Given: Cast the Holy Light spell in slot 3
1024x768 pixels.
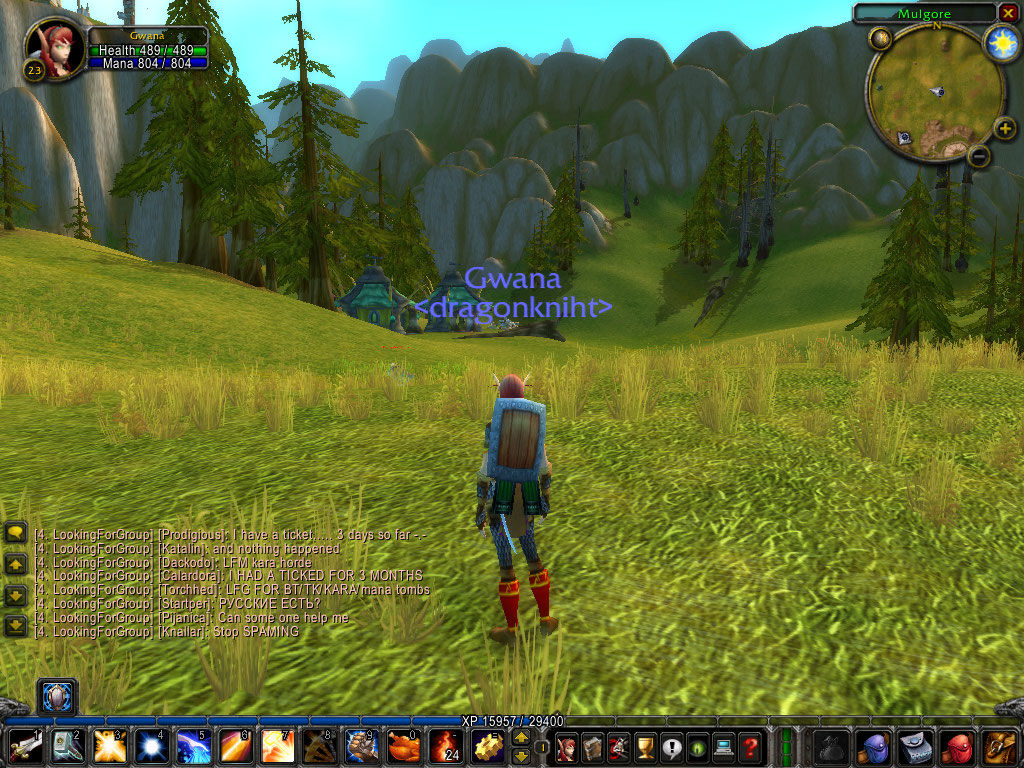Looking at the screenshot, I should coord(109,746).
